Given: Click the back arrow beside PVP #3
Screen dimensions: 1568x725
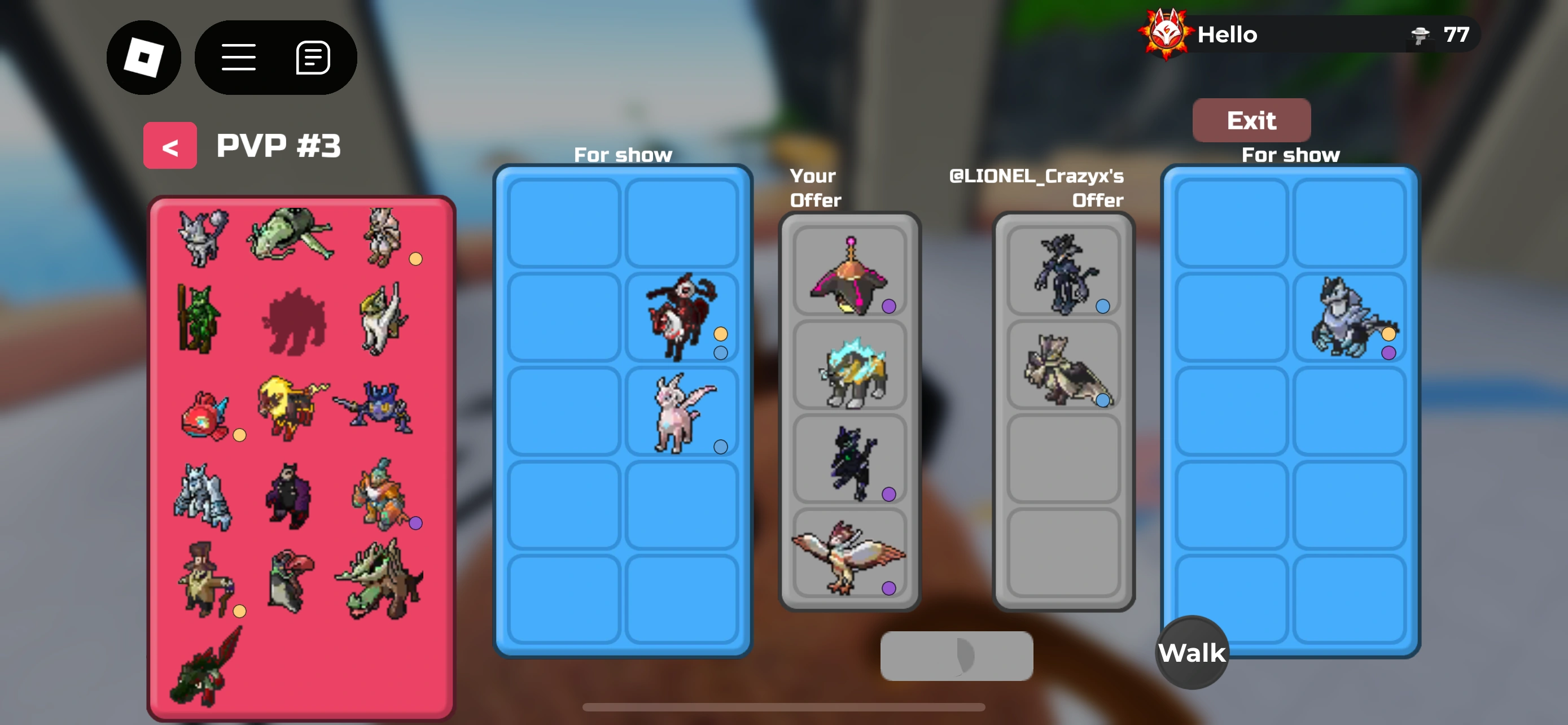Looking at the screenshot, I should pyautogui.click(x=170, y=145).
